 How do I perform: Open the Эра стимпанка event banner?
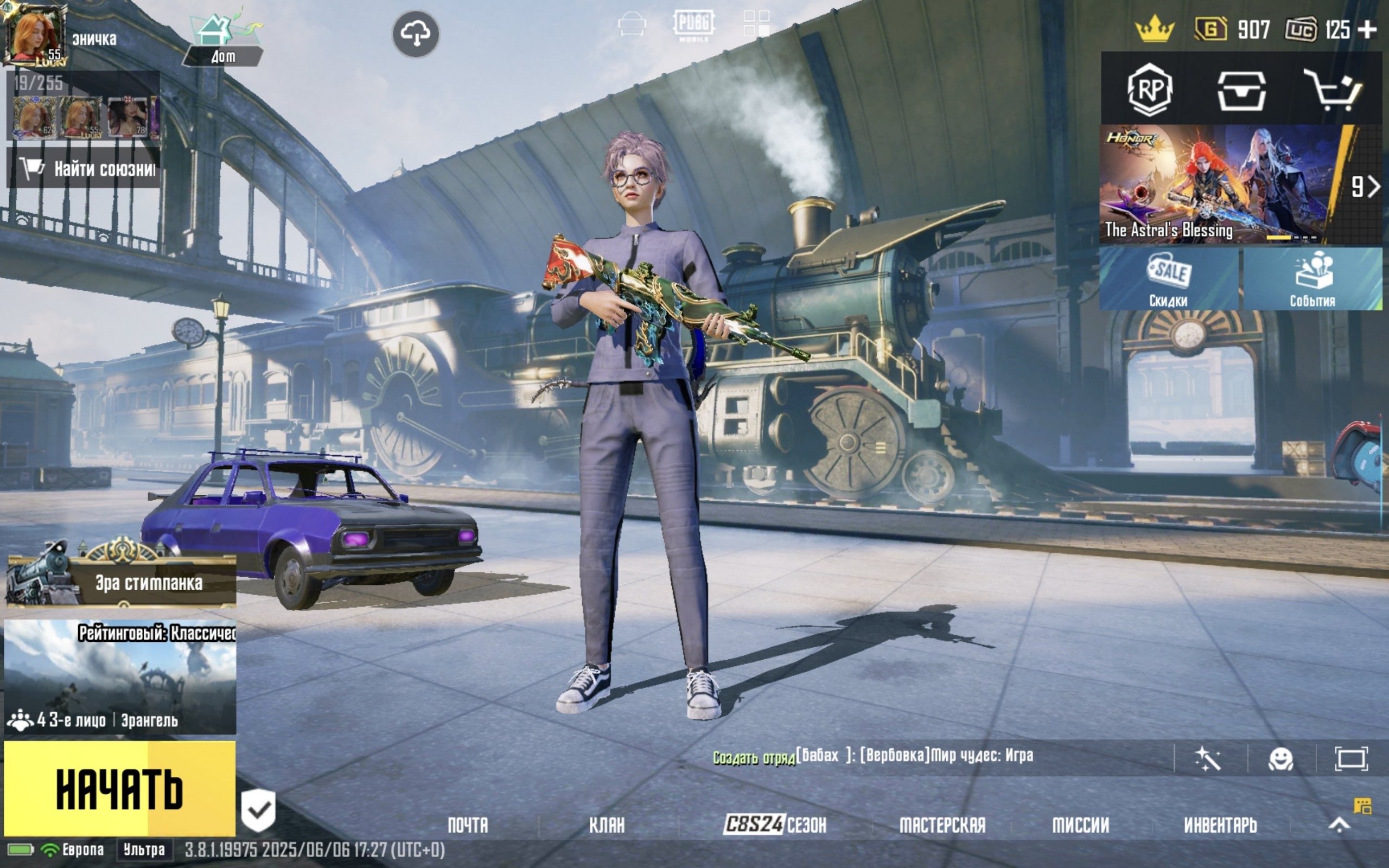pyautogui.click(x=122, y=581)
